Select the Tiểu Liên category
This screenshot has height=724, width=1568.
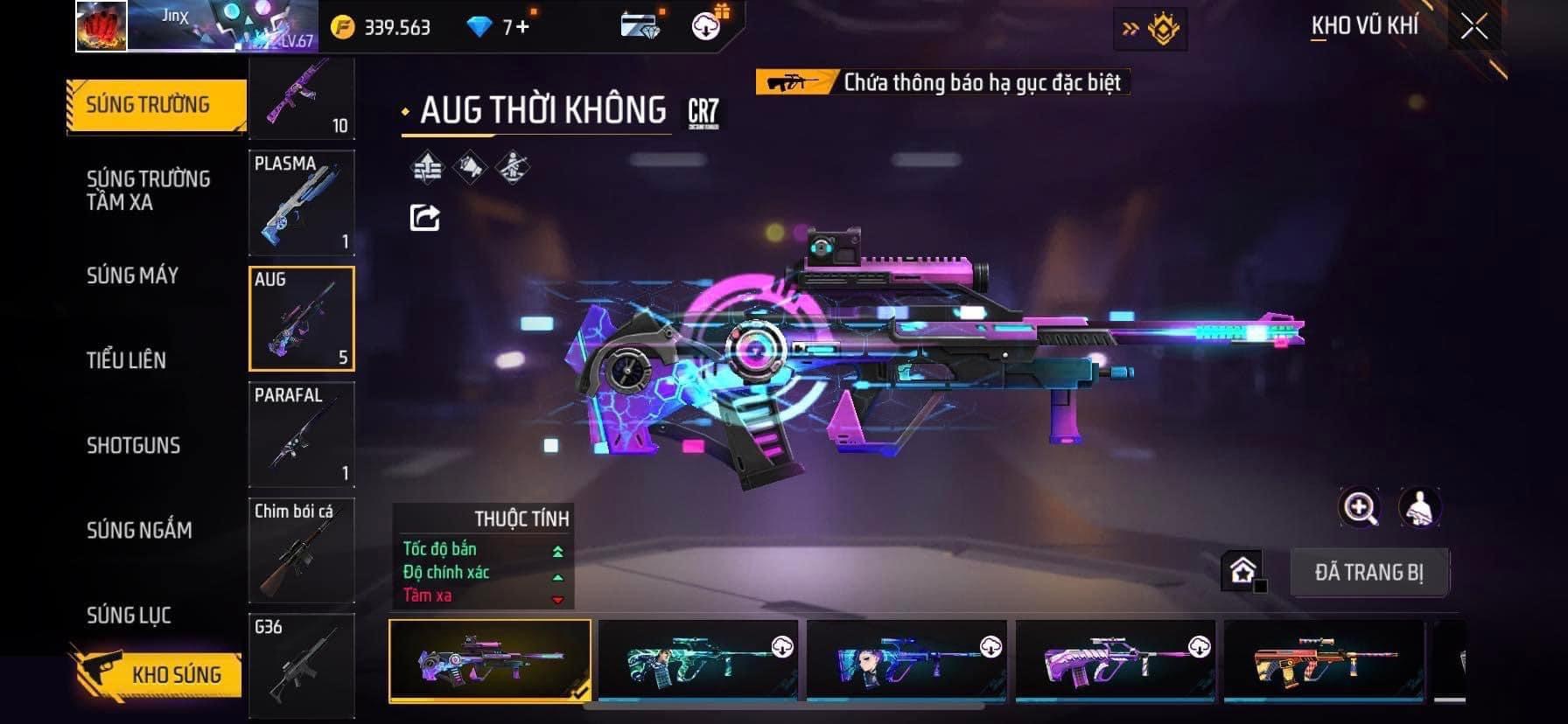pyautogui.click(x=126, y=359)
